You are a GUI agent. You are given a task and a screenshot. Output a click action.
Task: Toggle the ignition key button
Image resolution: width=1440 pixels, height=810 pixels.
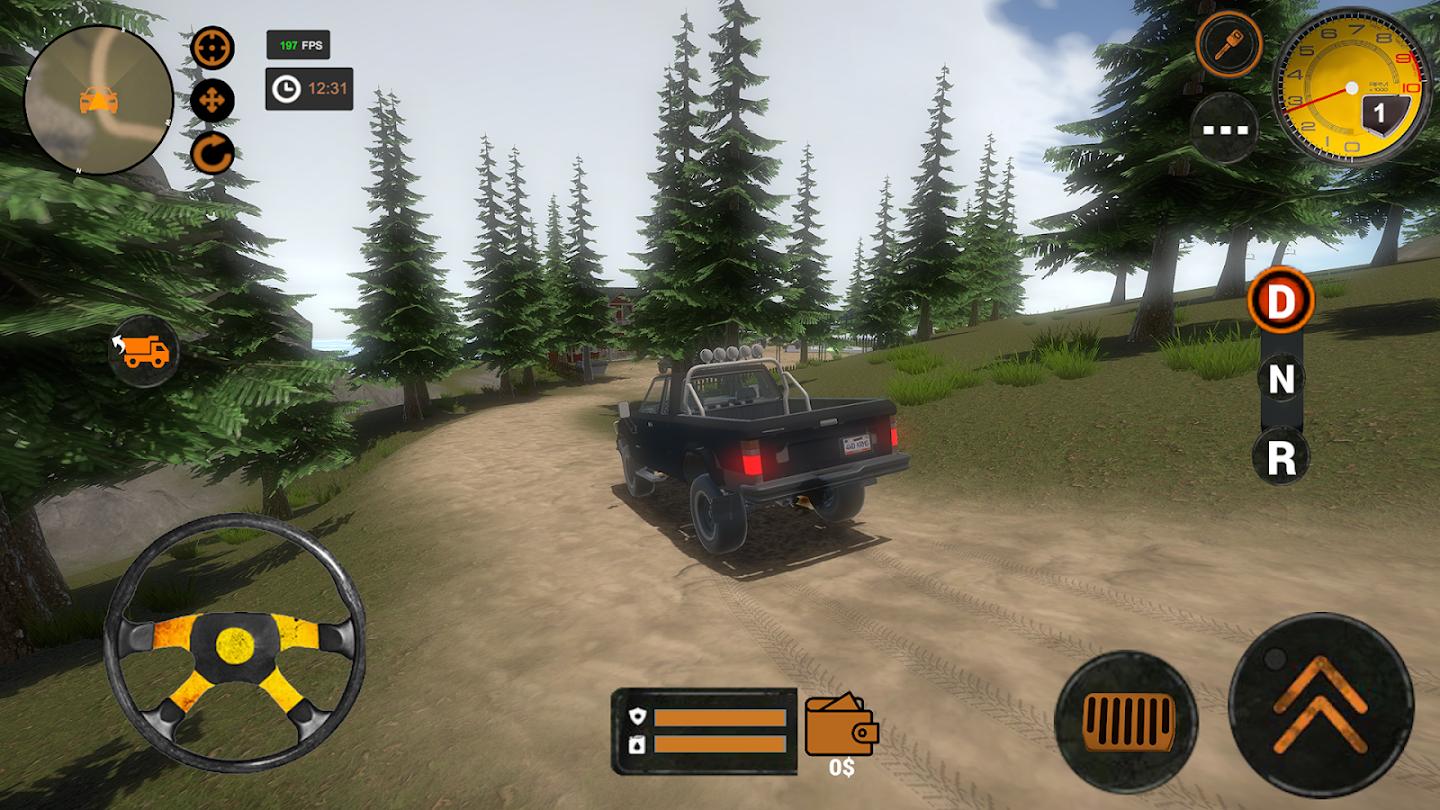pos(1228,44)
